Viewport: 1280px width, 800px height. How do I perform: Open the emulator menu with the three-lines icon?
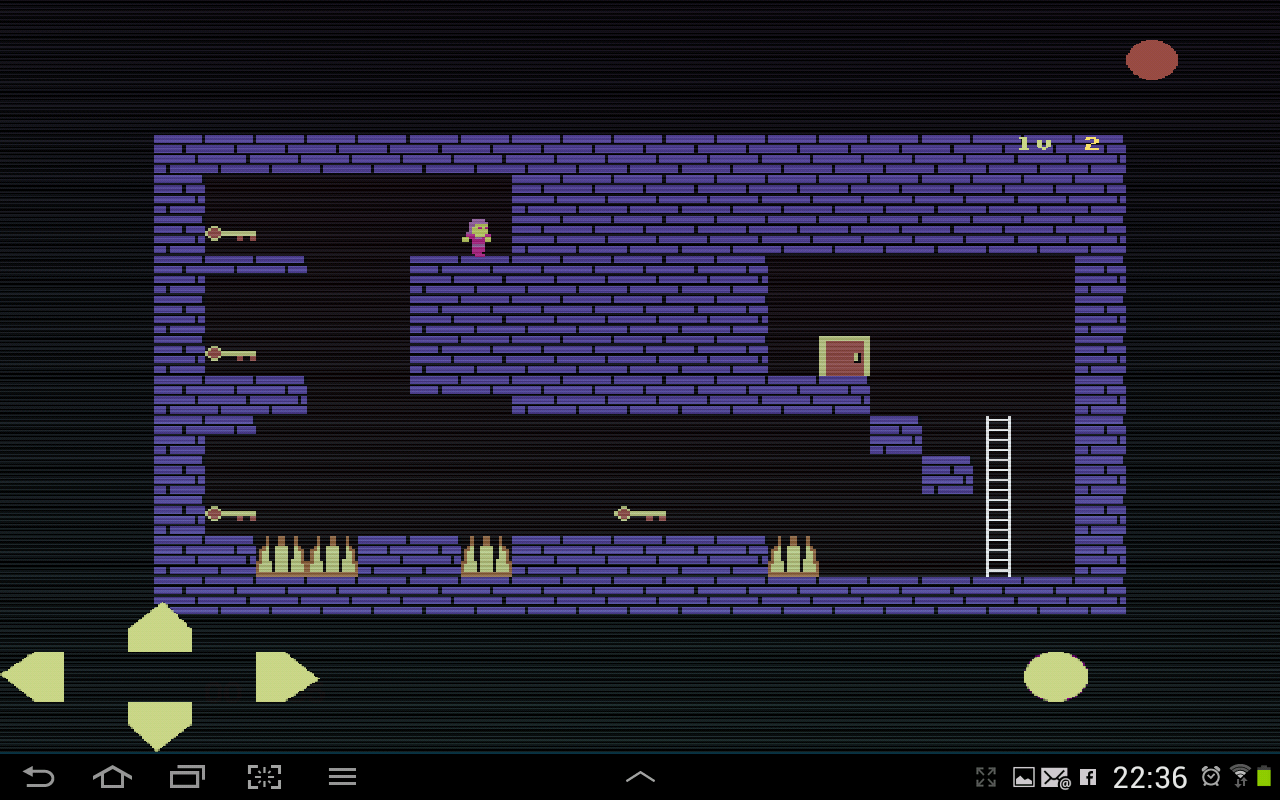click(x=341, y=776)
